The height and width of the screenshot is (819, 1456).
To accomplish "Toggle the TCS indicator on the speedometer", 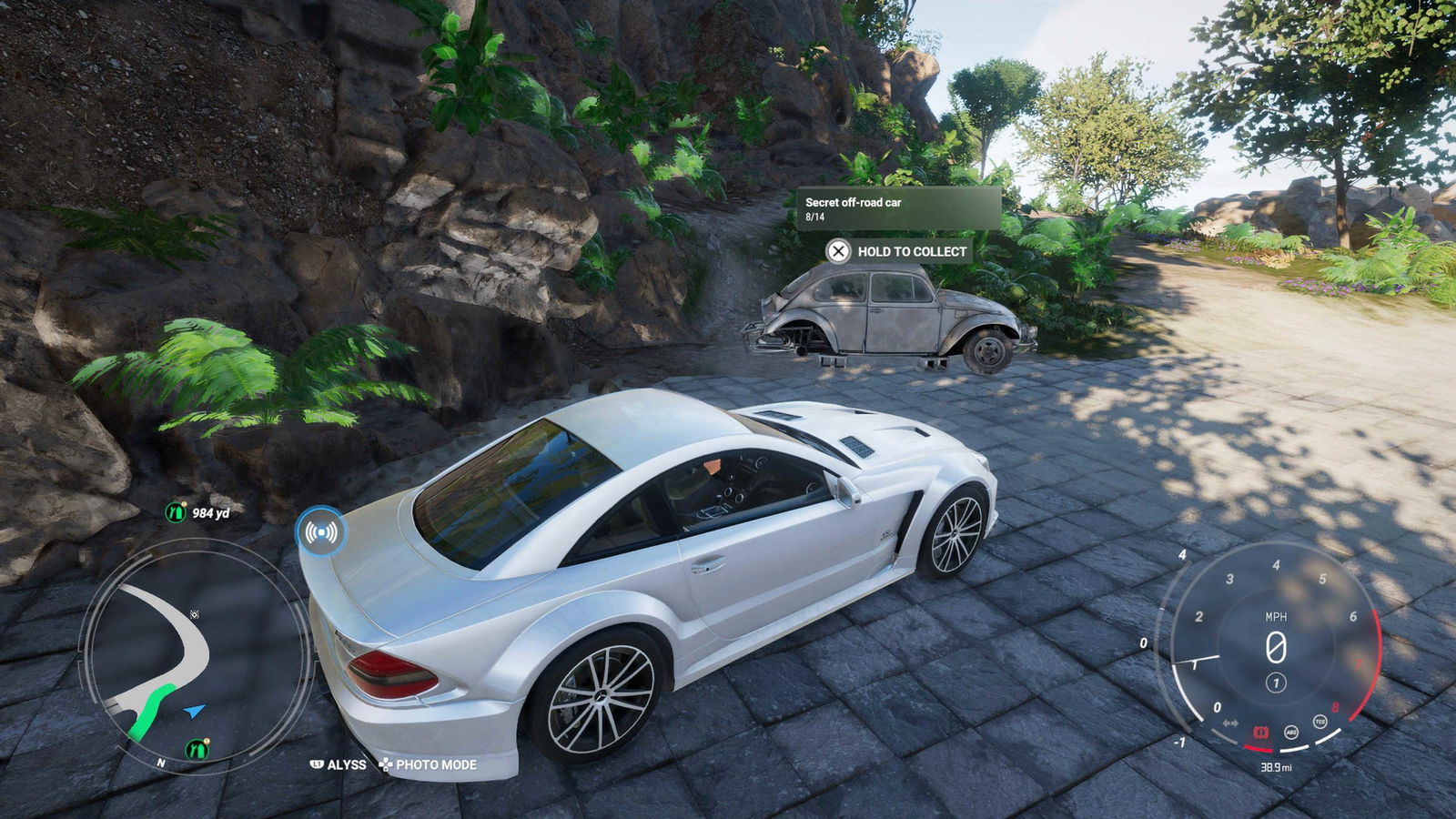I will [x=1319, y=722].
